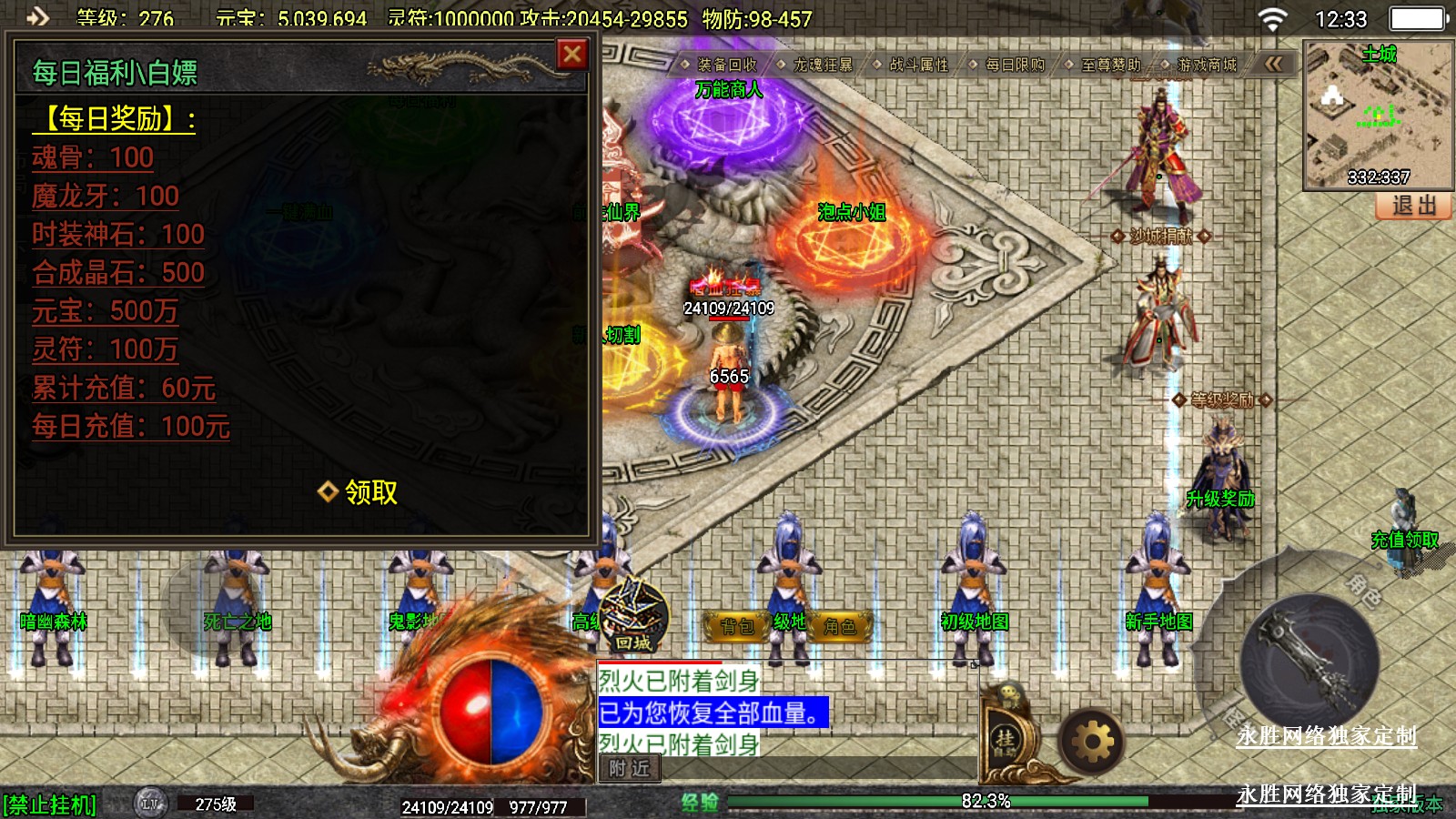This screenshot has width=1456, height=819.
Task: Open the chat bubble icon above 挂
Action: click(1010, 693)
